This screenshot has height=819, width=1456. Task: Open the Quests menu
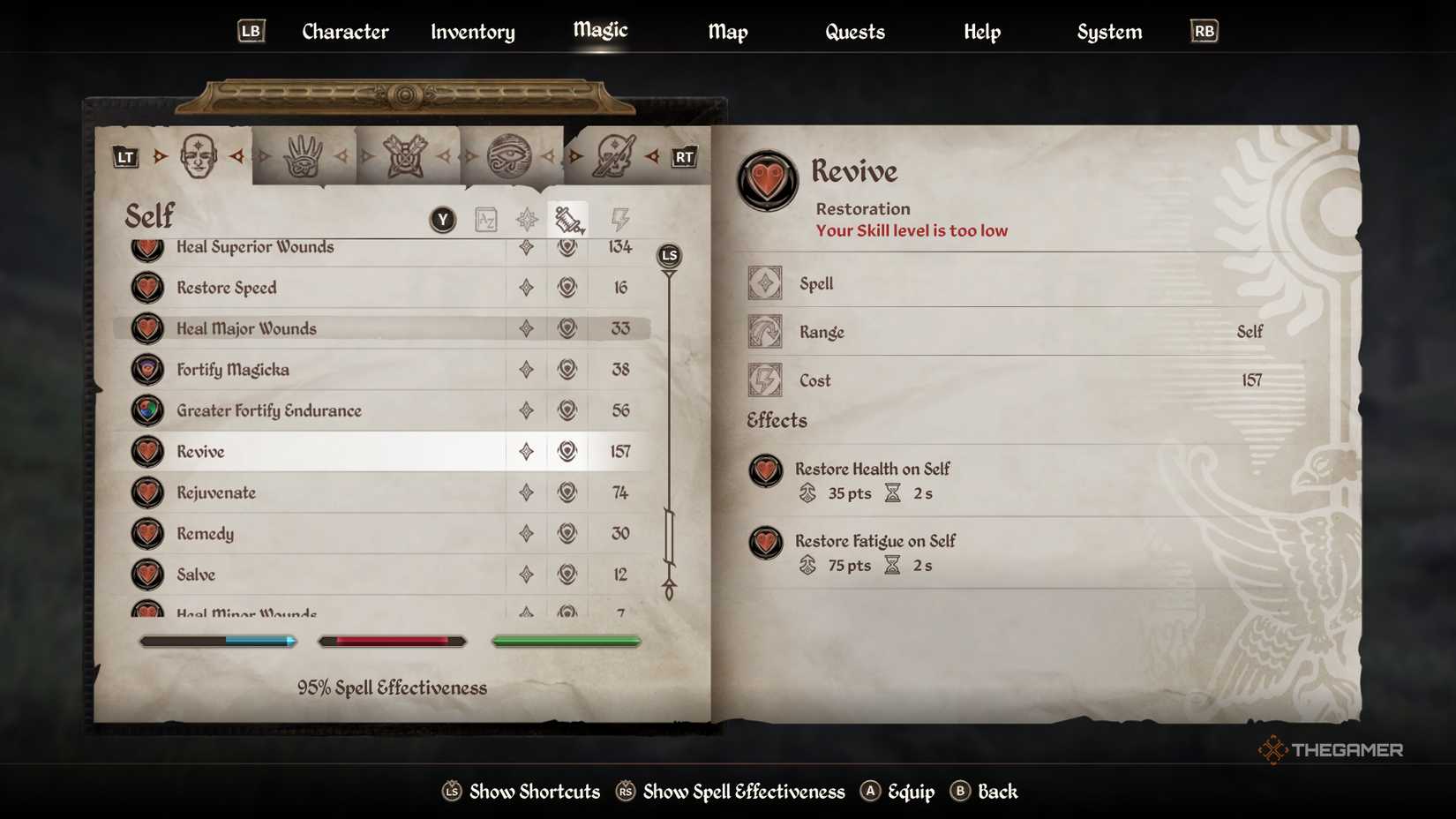coord(854,32)
